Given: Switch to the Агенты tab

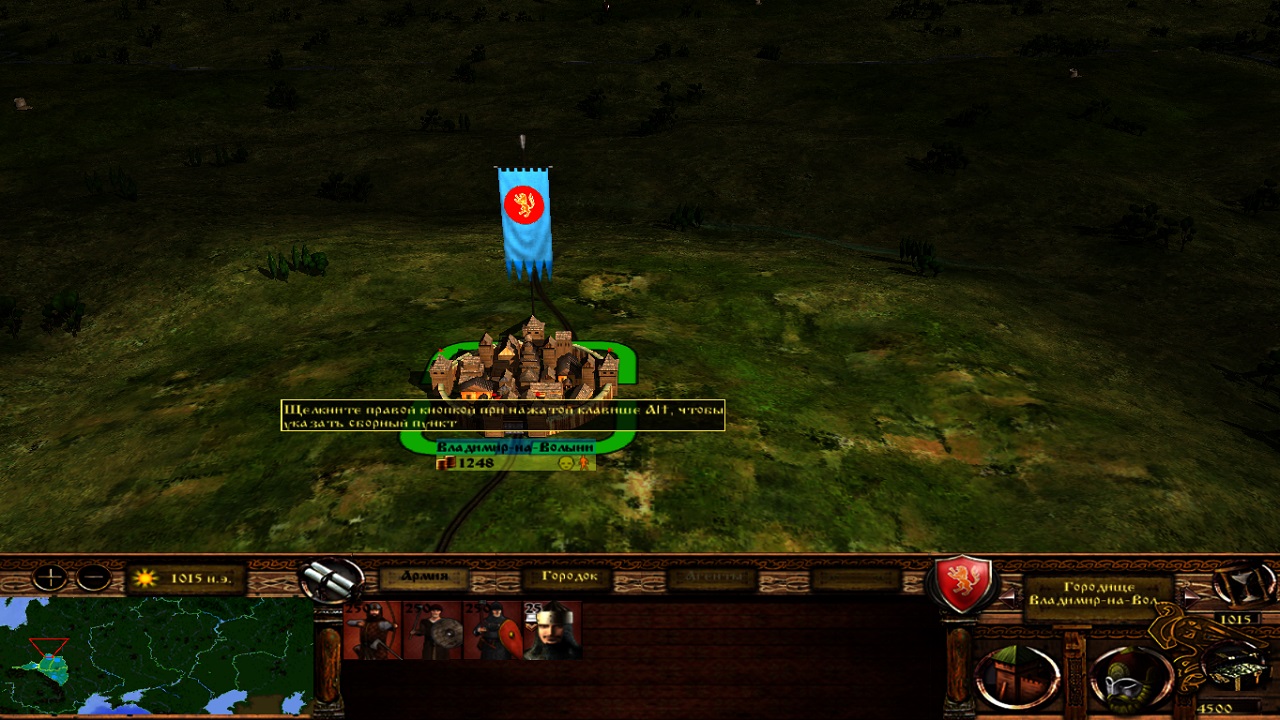Looking at the screenshot, I should (x=714, y=577).
